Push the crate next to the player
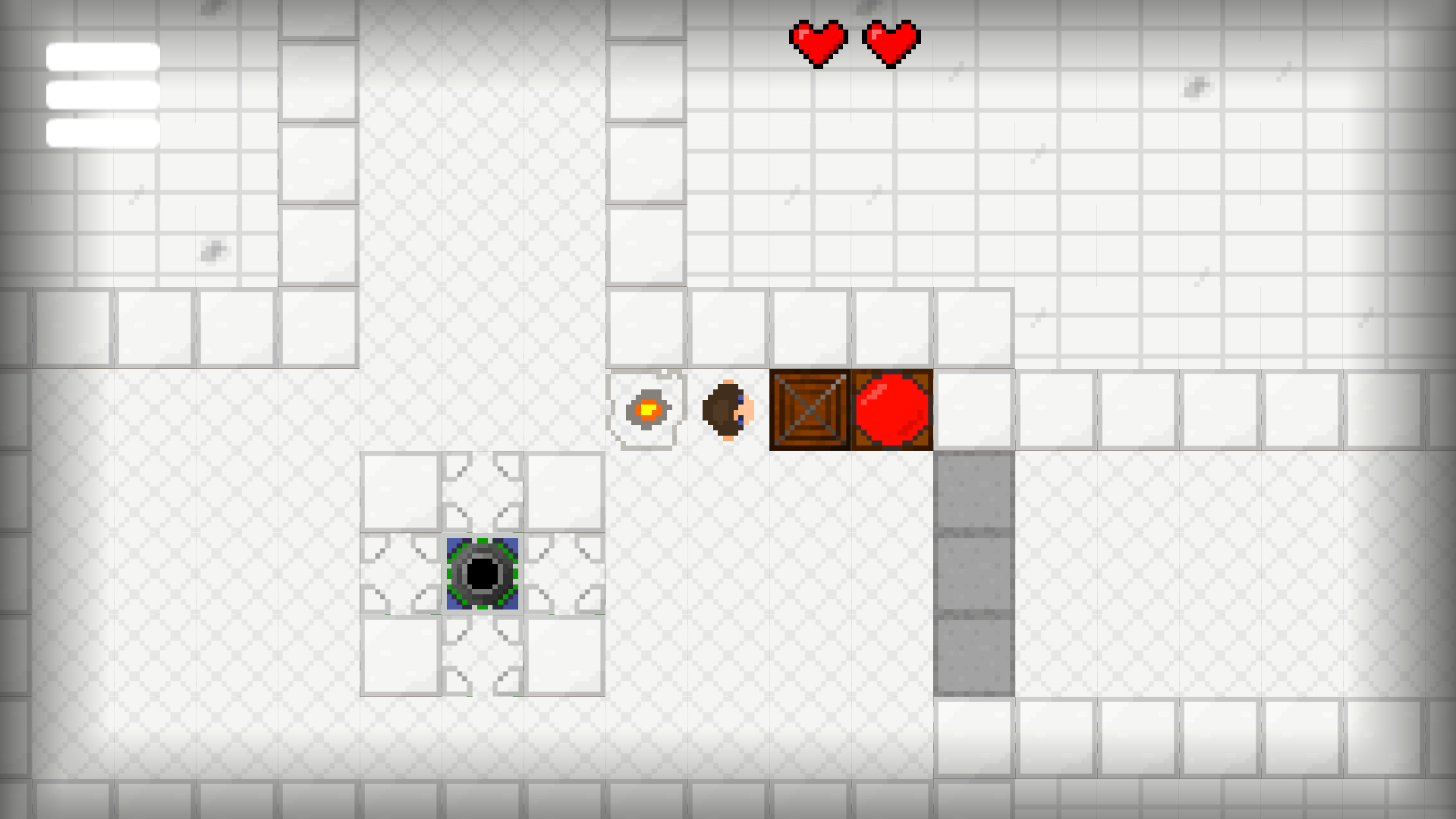 point(807,410)
